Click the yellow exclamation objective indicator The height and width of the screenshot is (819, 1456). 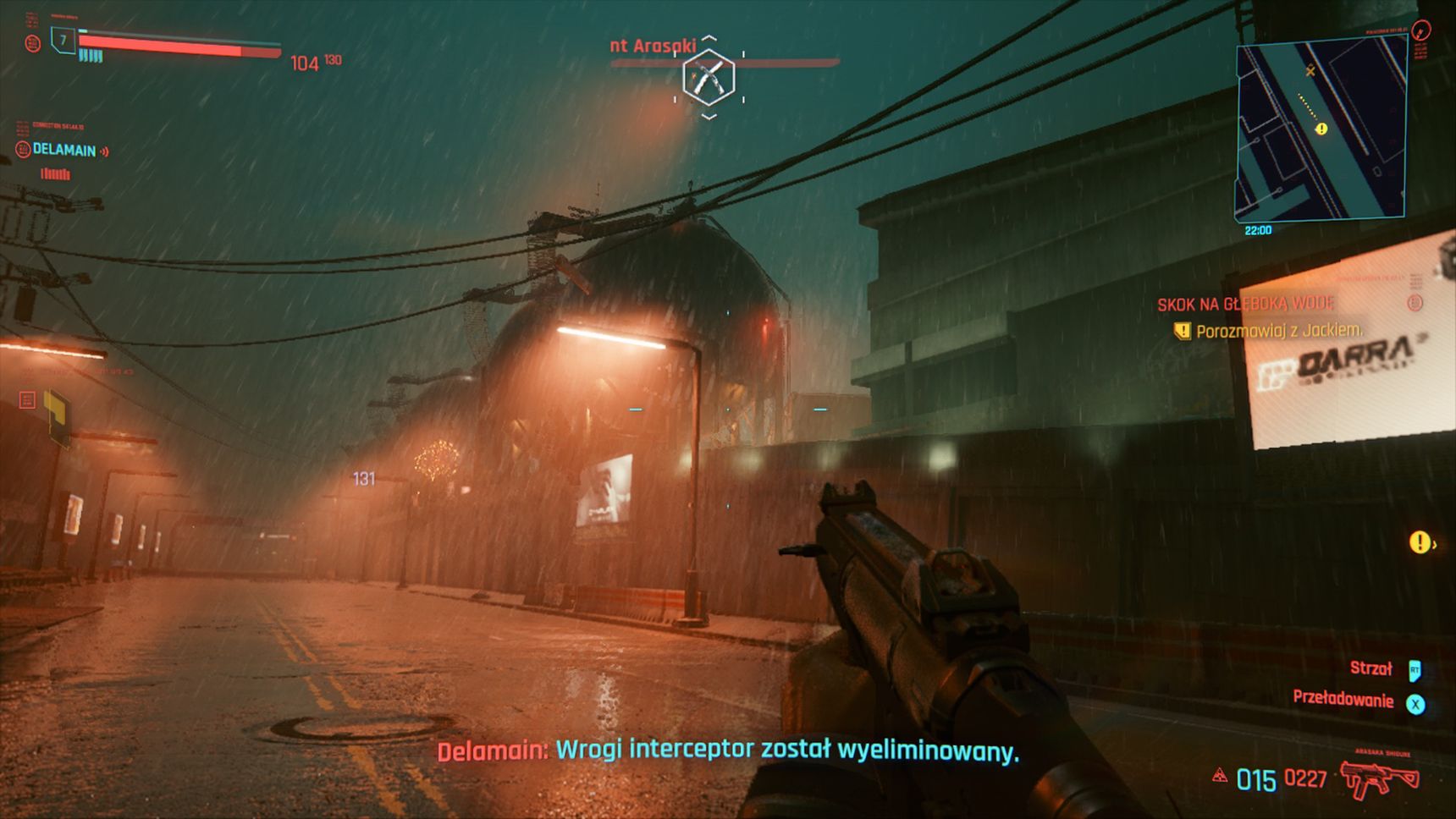click(1420, 542)
